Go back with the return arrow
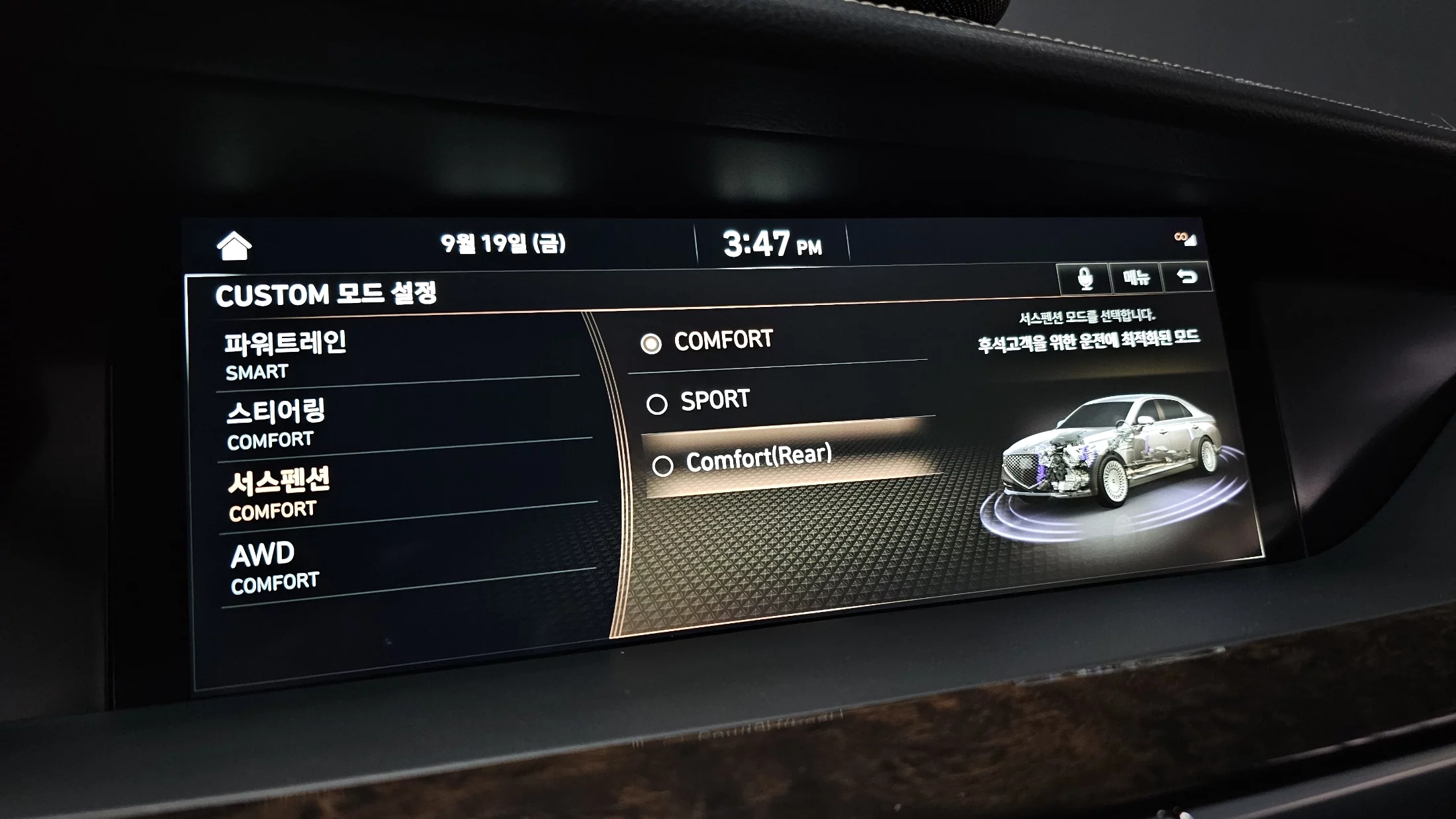This screenshot has width=1456, height=819. [1187, 277]
